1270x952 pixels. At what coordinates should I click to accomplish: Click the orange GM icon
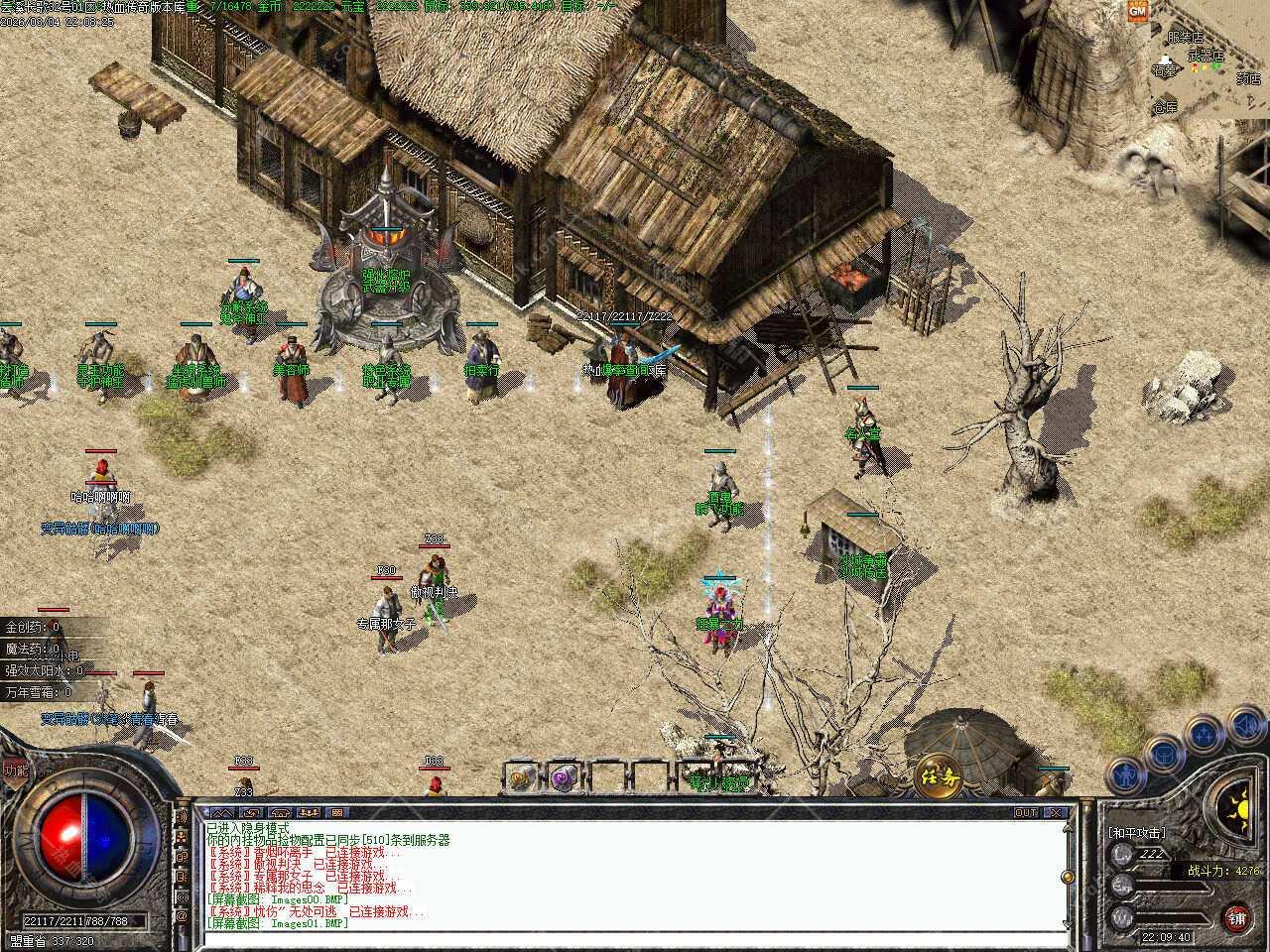click(x=1137, y=12)
